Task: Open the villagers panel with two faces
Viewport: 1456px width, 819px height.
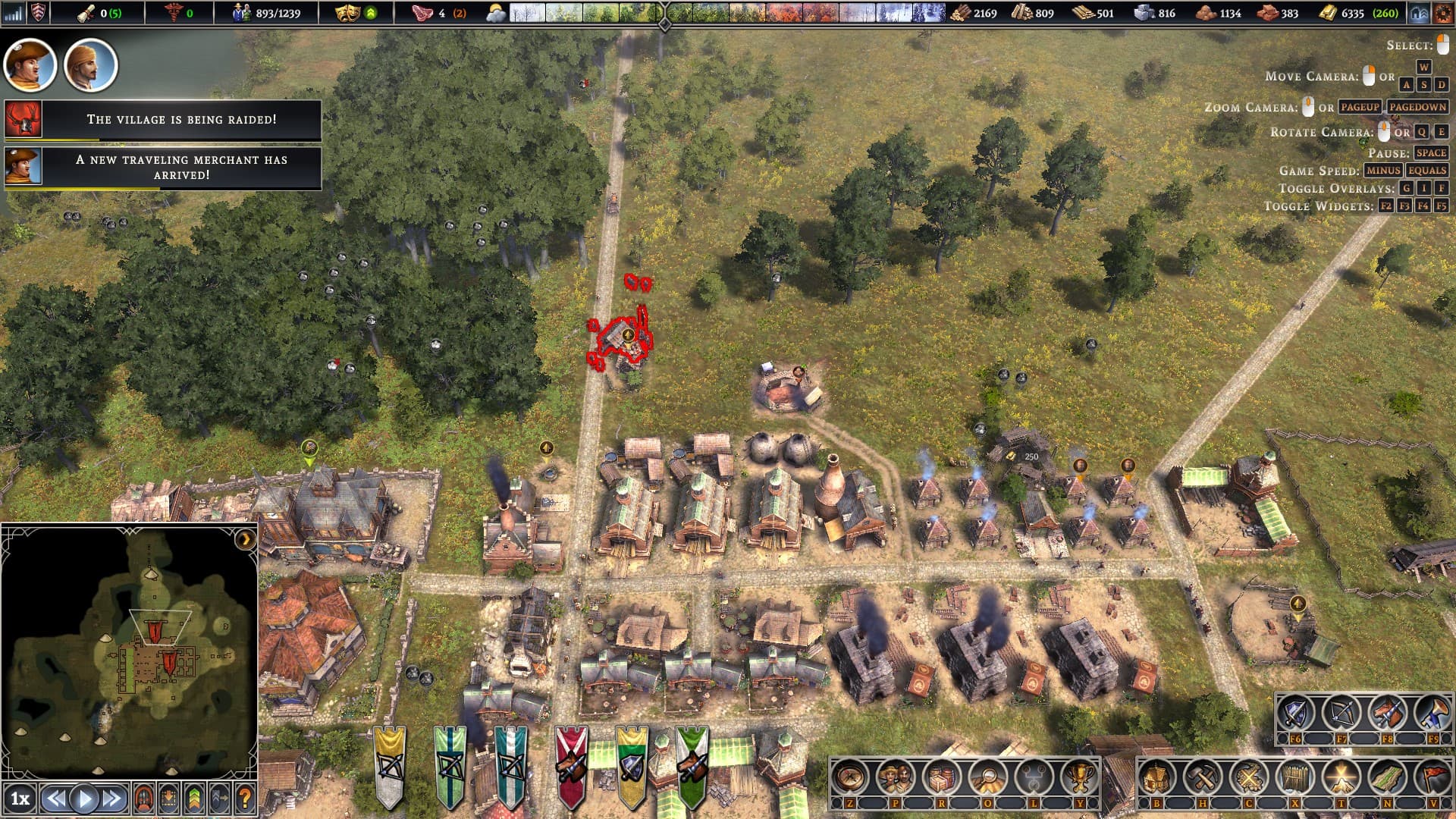Action: tap(895, 777)
